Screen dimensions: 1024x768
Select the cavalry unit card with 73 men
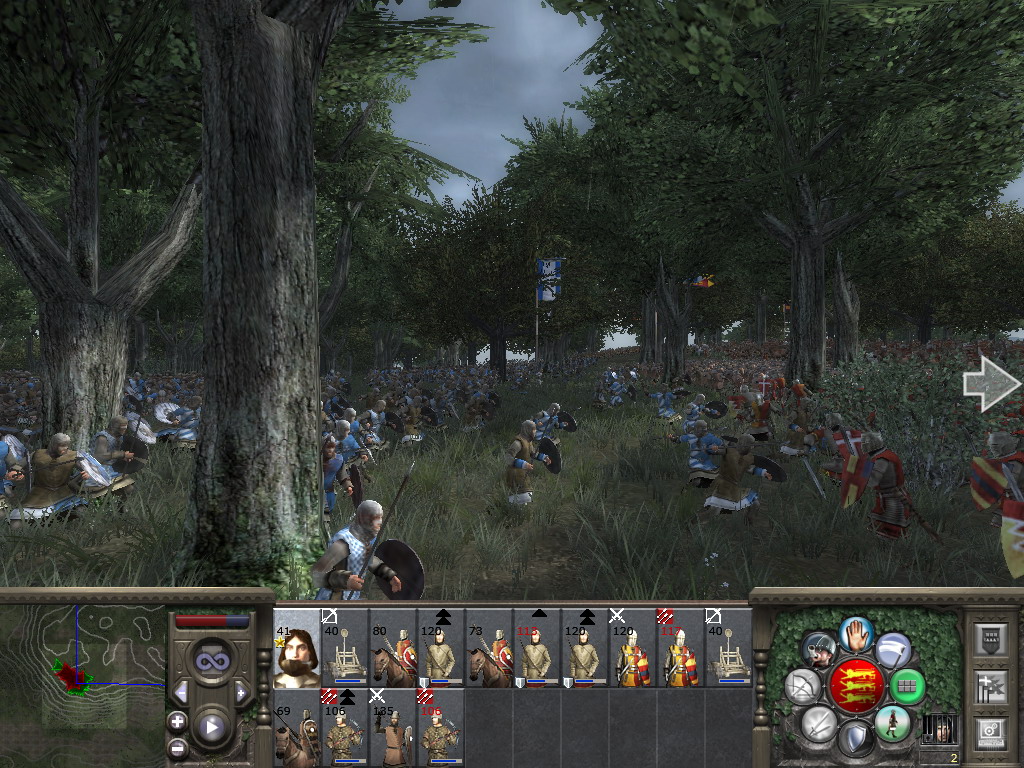click(x=489, y=648)
